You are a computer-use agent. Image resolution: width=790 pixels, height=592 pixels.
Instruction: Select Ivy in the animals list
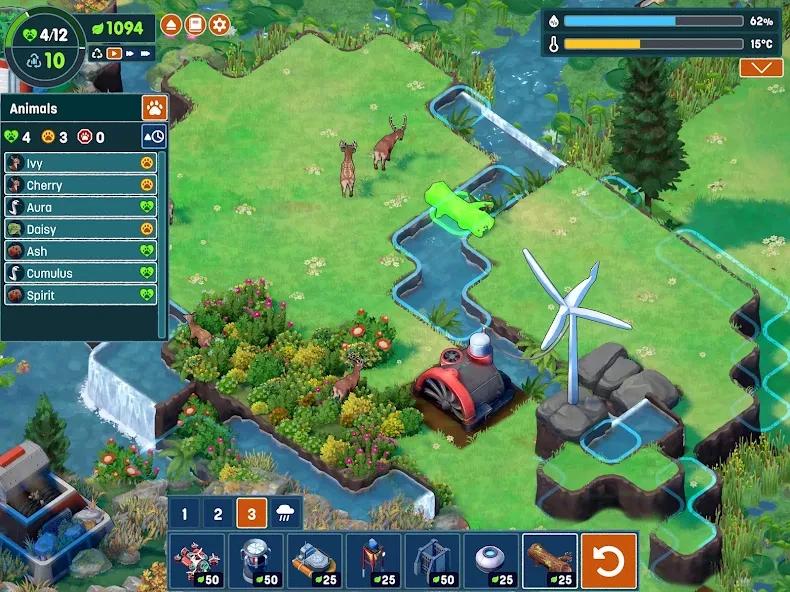click(x=80, y=163)
